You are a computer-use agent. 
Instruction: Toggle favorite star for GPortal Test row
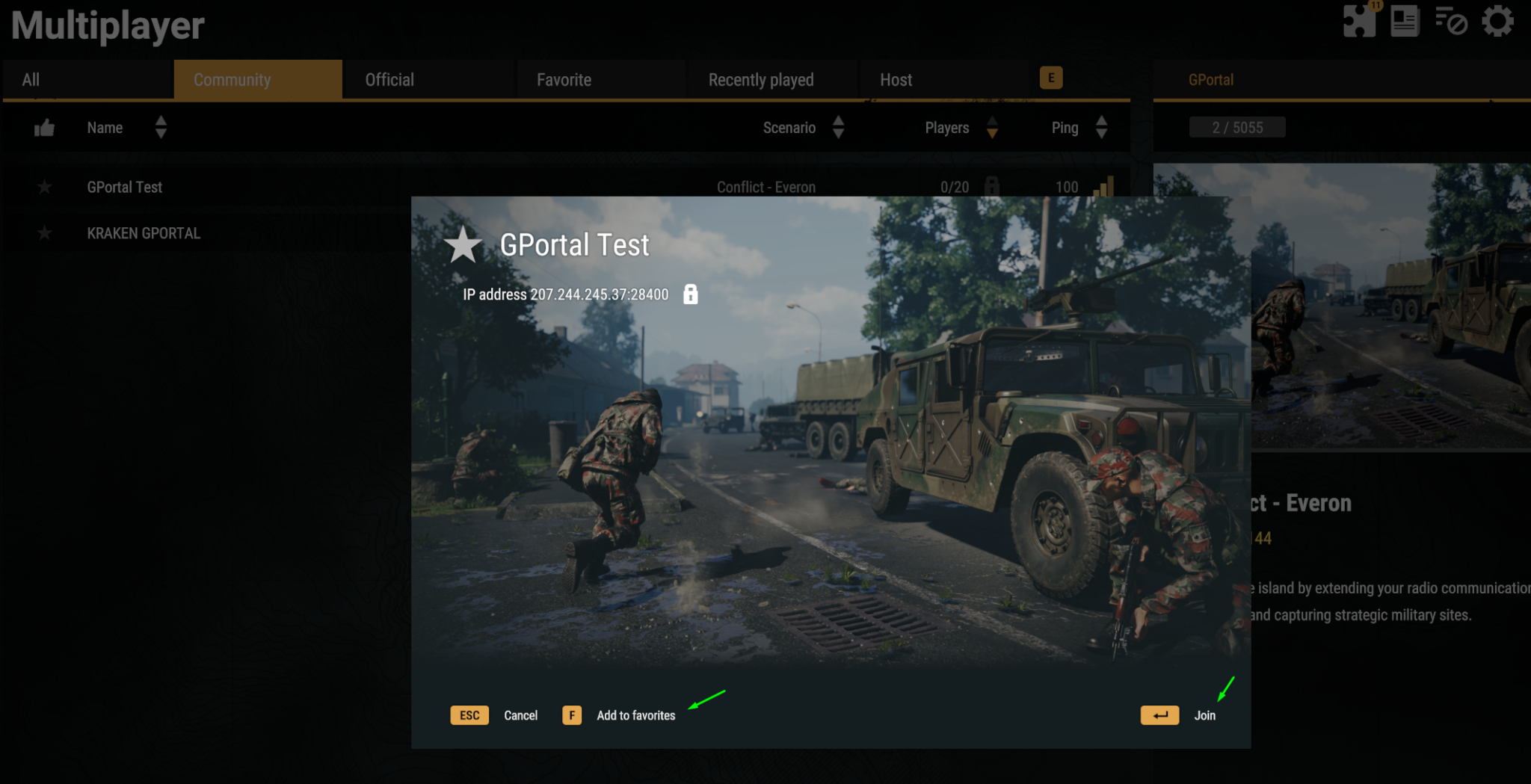click(44, 187)
